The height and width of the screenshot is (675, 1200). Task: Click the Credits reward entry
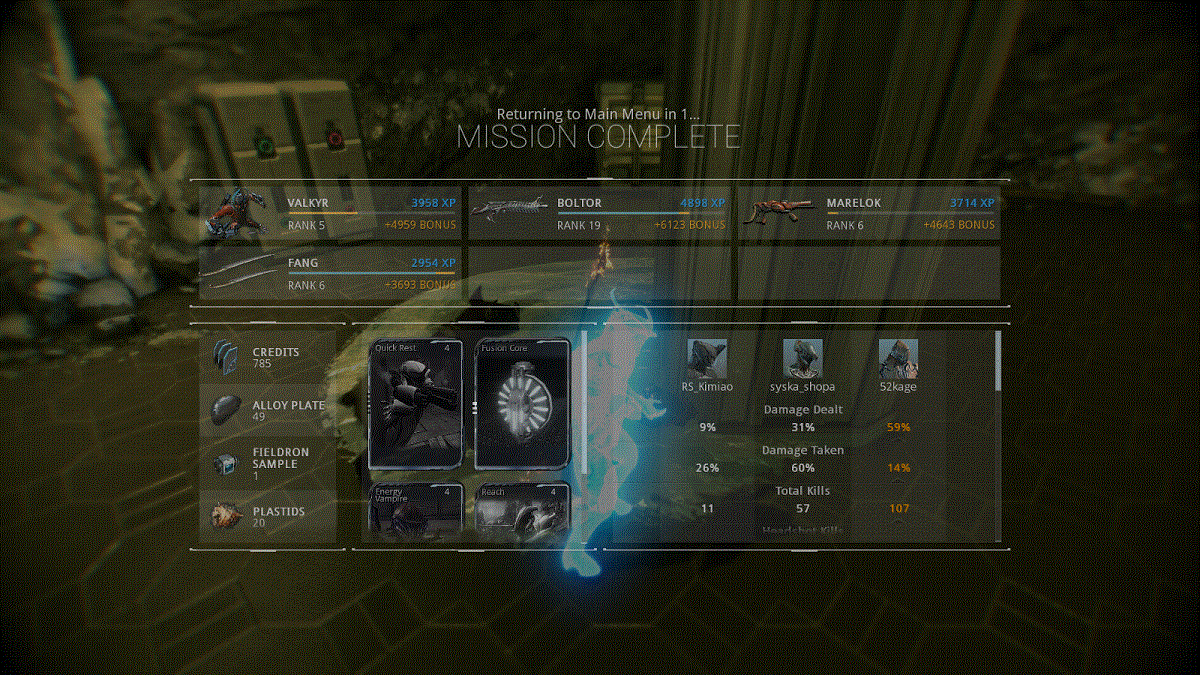point(267,359)
